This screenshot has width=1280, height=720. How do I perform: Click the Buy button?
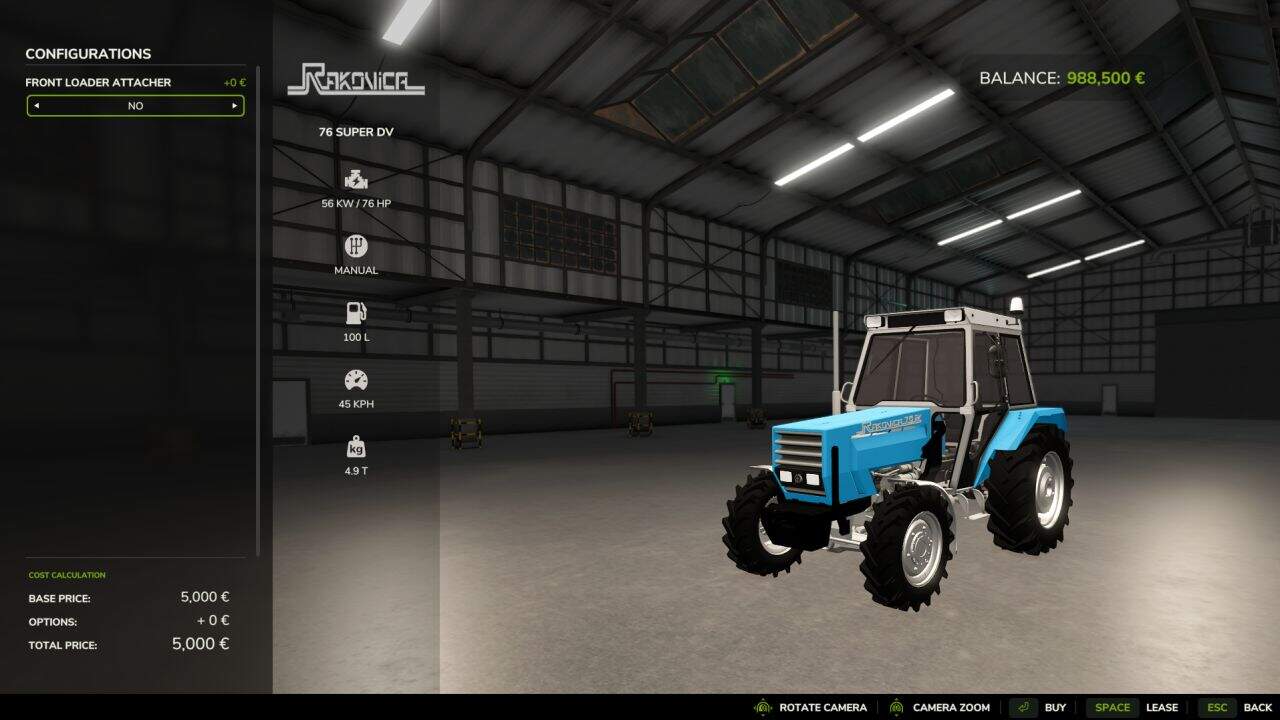(x=1038, y=707)
